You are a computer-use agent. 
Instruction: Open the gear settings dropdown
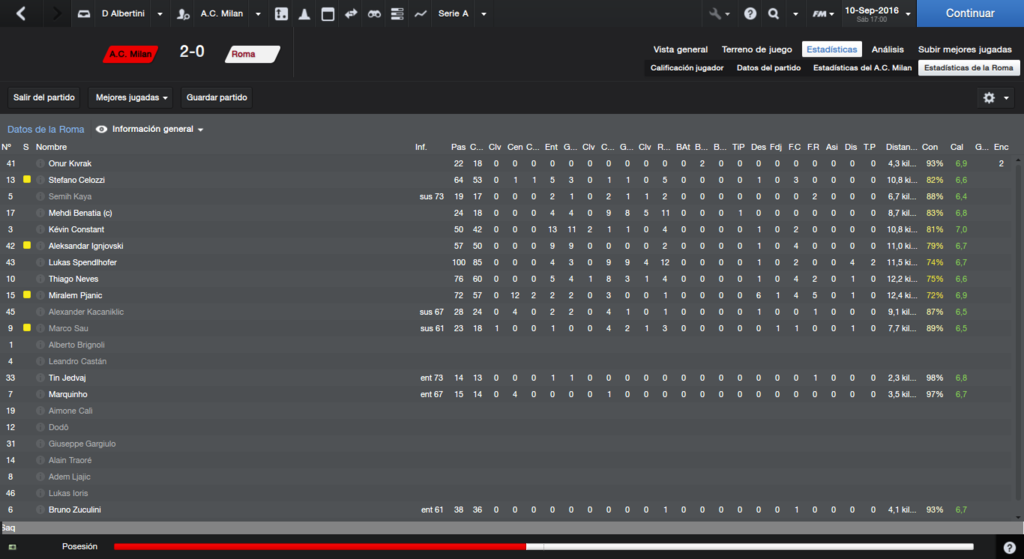pyautogui.click(x=995, y=98)
